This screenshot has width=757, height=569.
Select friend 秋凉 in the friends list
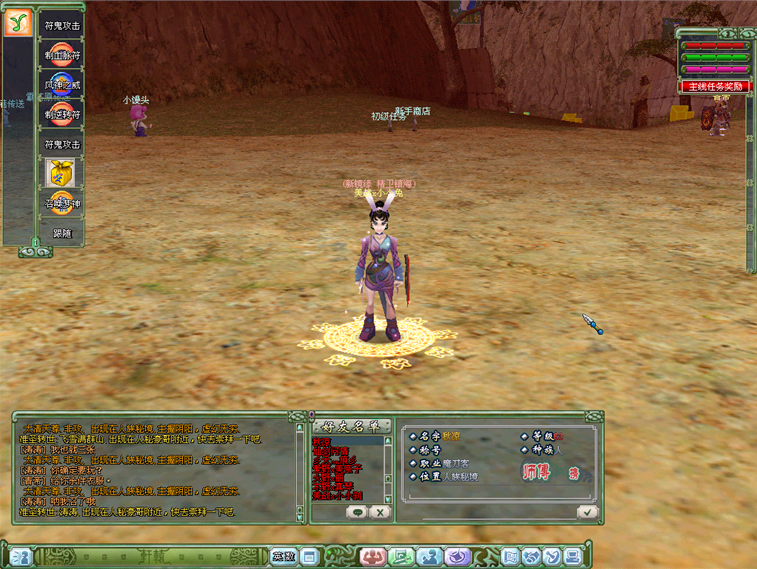pyautogui.click(x=321, y=441)
